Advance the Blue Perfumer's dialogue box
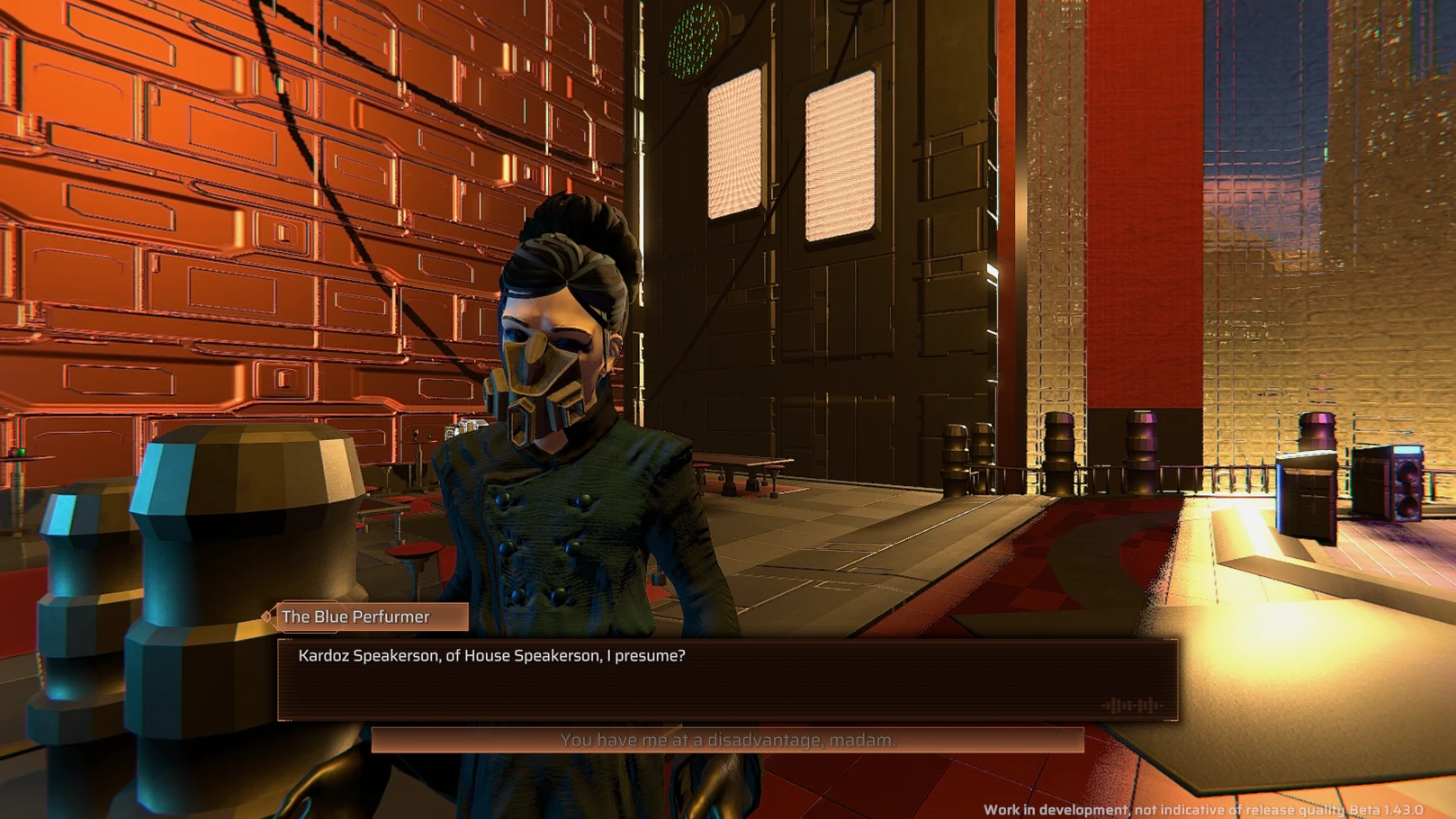The width and height of the screenshot is (1456, 819). point(727,679)
